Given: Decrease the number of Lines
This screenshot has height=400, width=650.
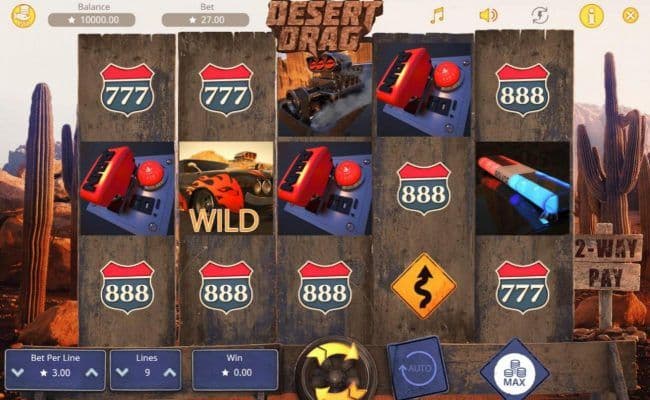Looking at the screenshot, I should pyautogui.click(x=120, y=374).
